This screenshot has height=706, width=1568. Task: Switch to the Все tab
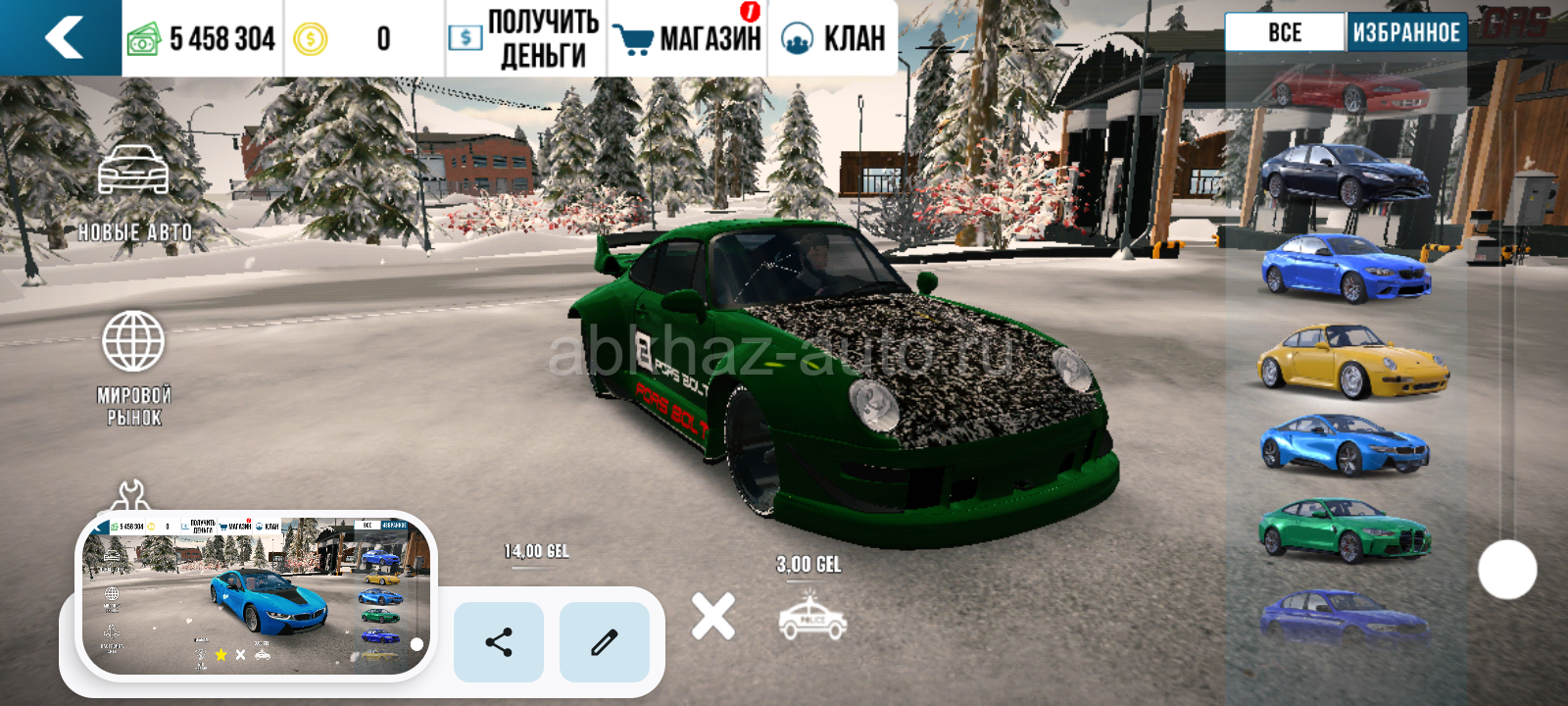[x=1285, y=32]
